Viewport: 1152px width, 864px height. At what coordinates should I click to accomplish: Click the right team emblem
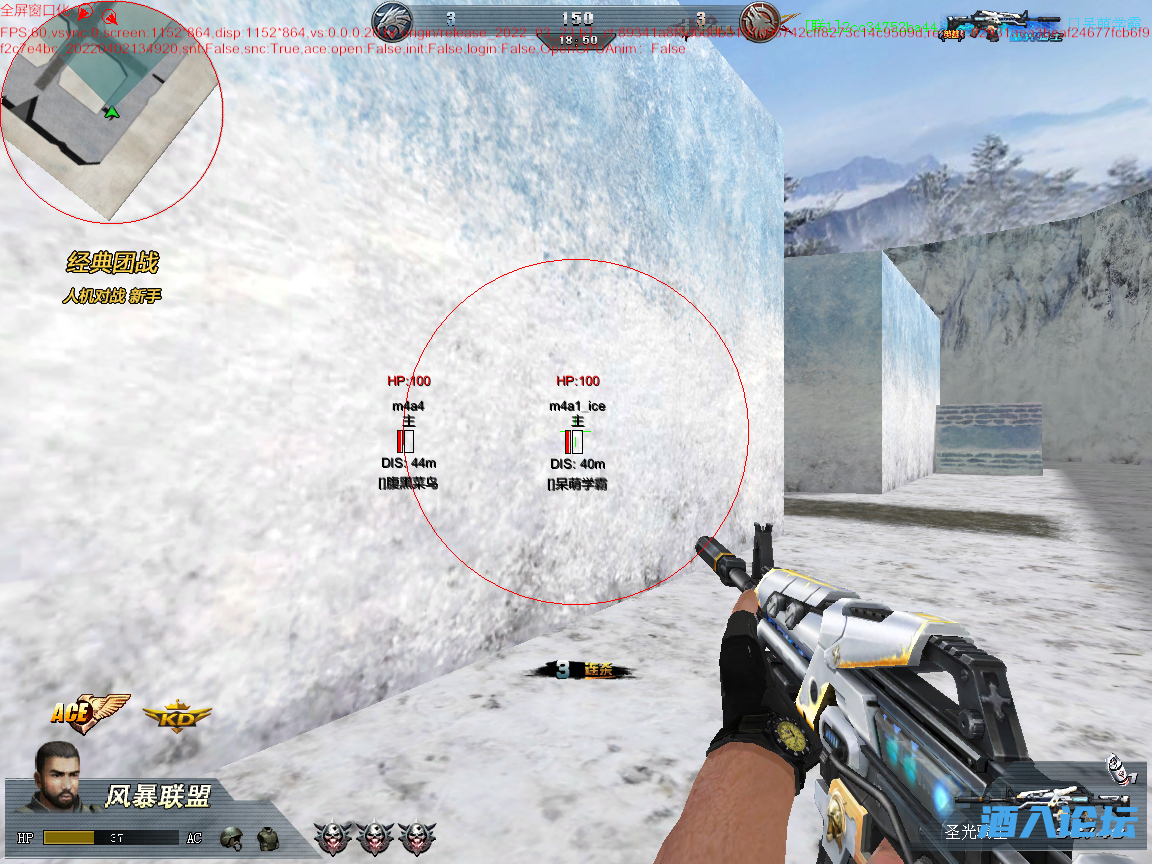pos(759,20)
